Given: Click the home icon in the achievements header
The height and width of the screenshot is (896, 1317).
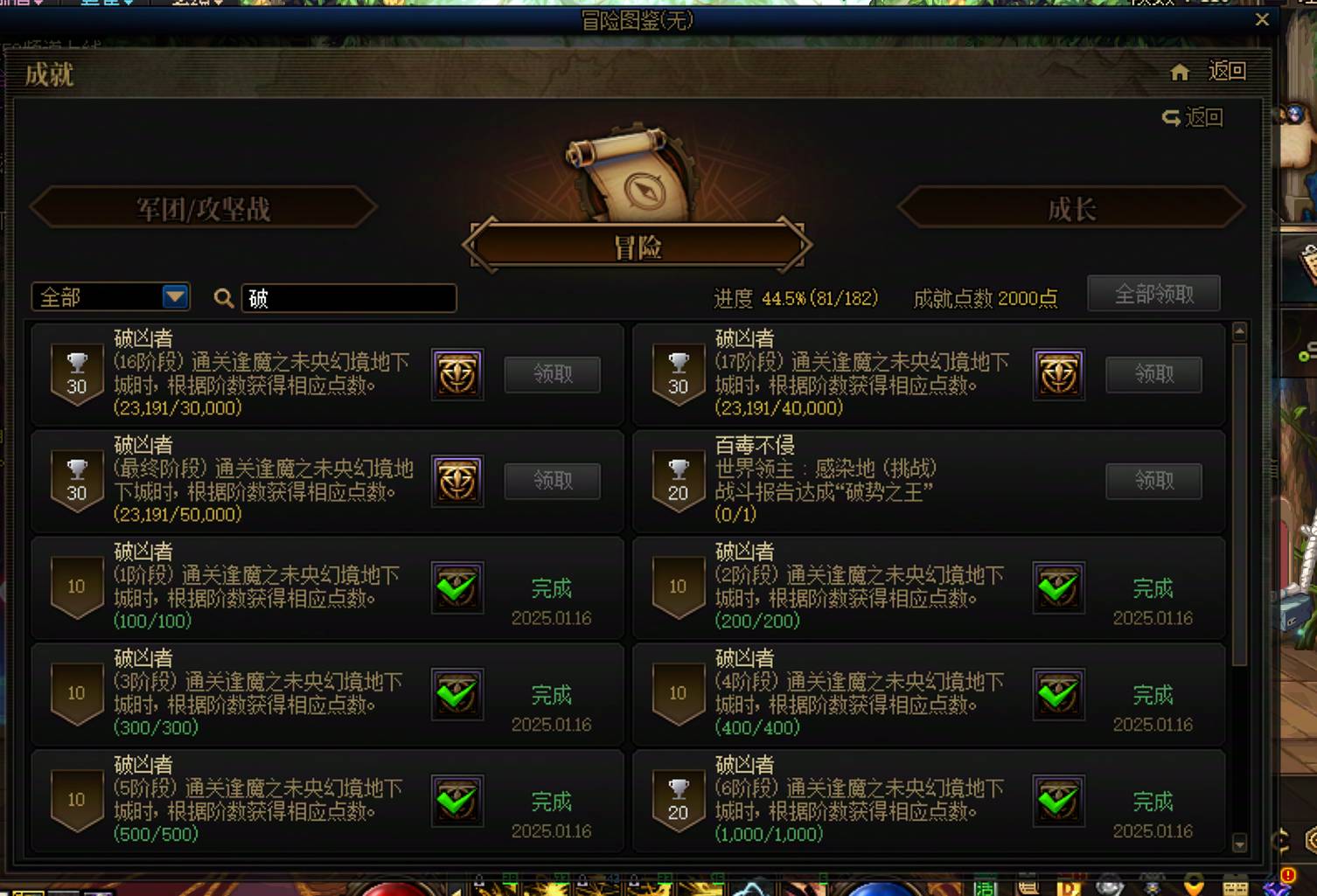Looking at the screenshot, I should coord(1180,73).
